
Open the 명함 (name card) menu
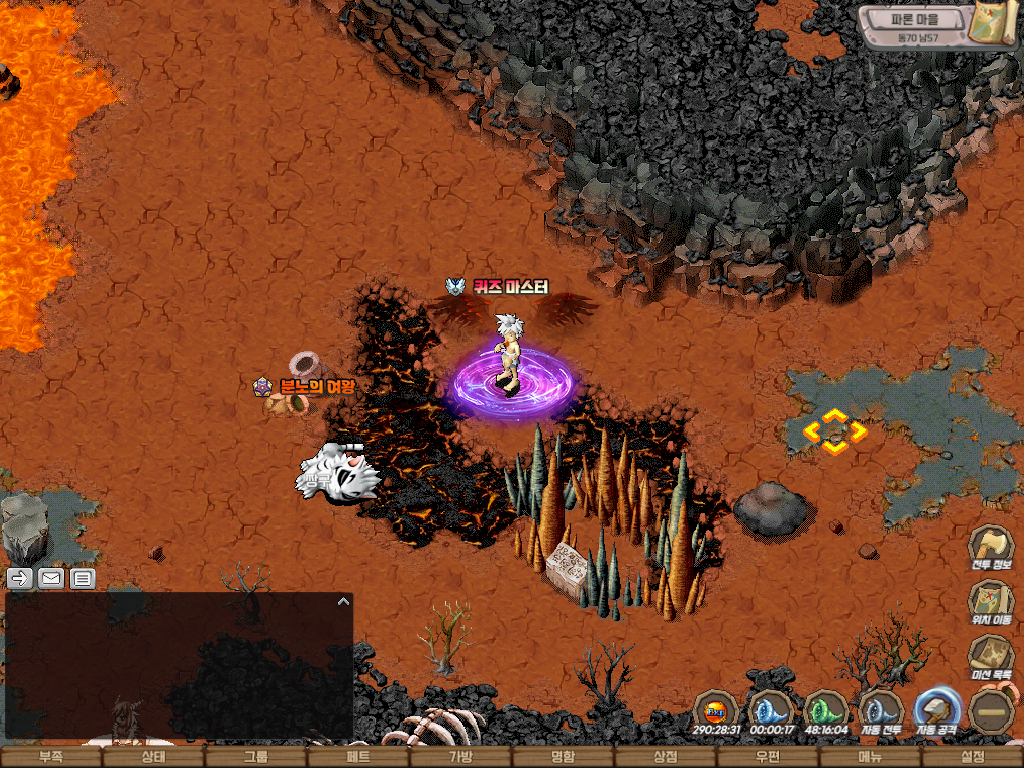[x=563, y=757]
